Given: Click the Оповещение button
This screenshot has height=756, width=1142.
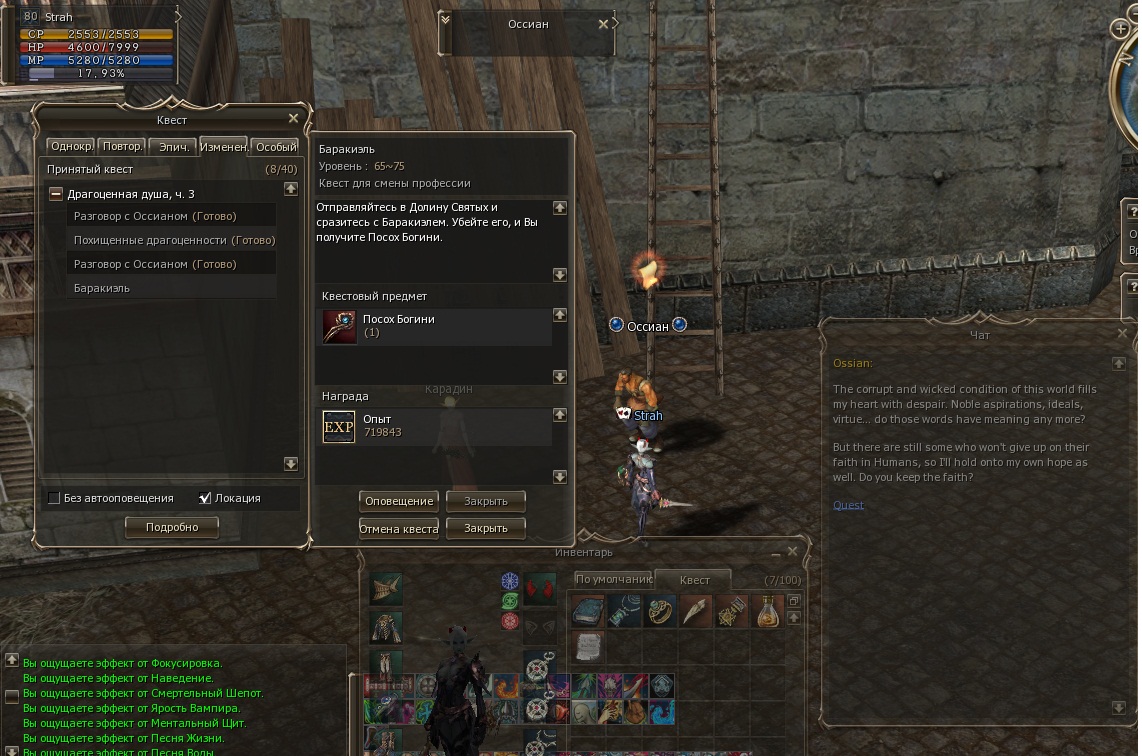Looking at the screenshot, I should [399, 501].
